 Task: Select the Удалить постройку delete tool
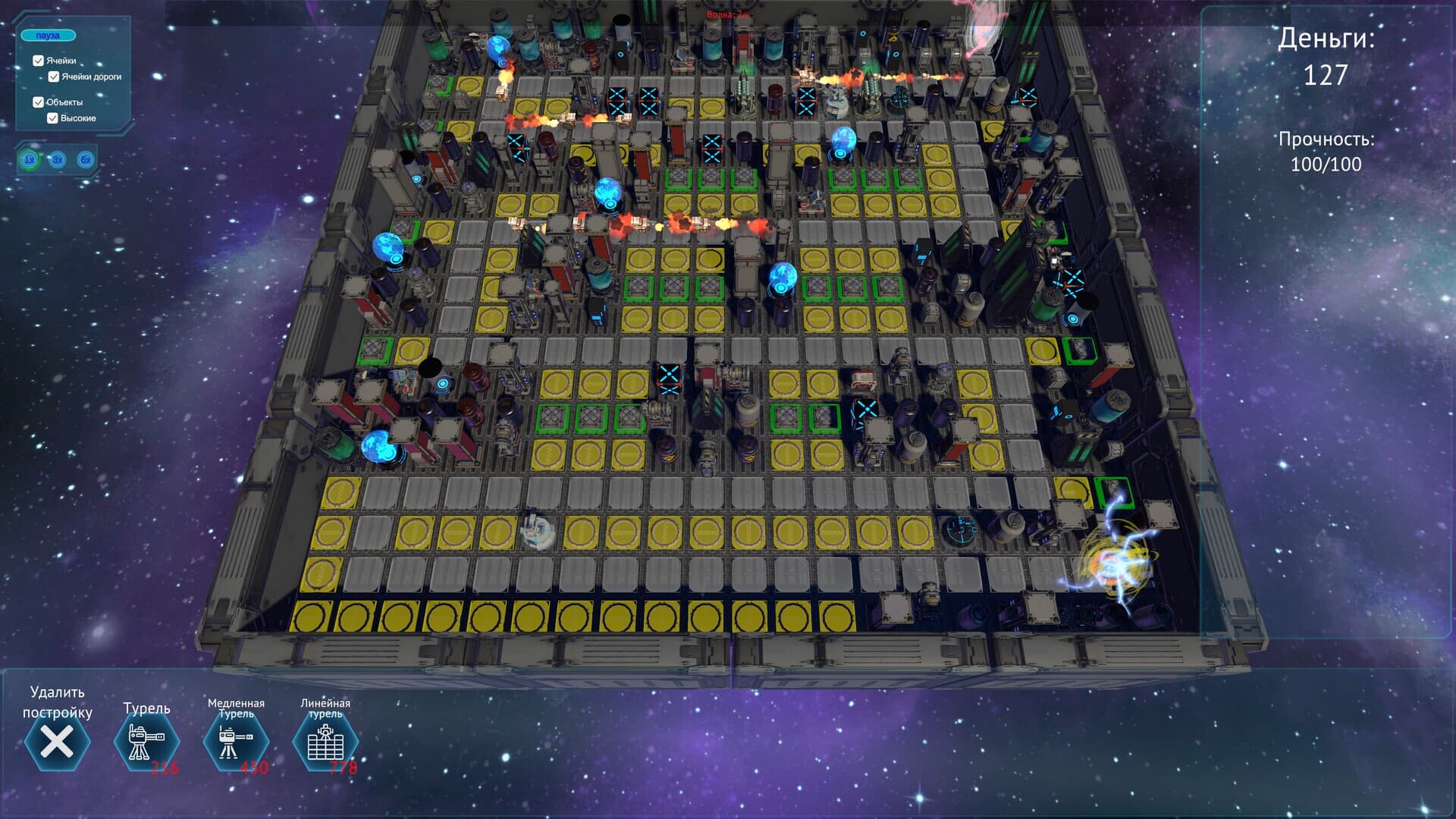click(x=57, y=742)
